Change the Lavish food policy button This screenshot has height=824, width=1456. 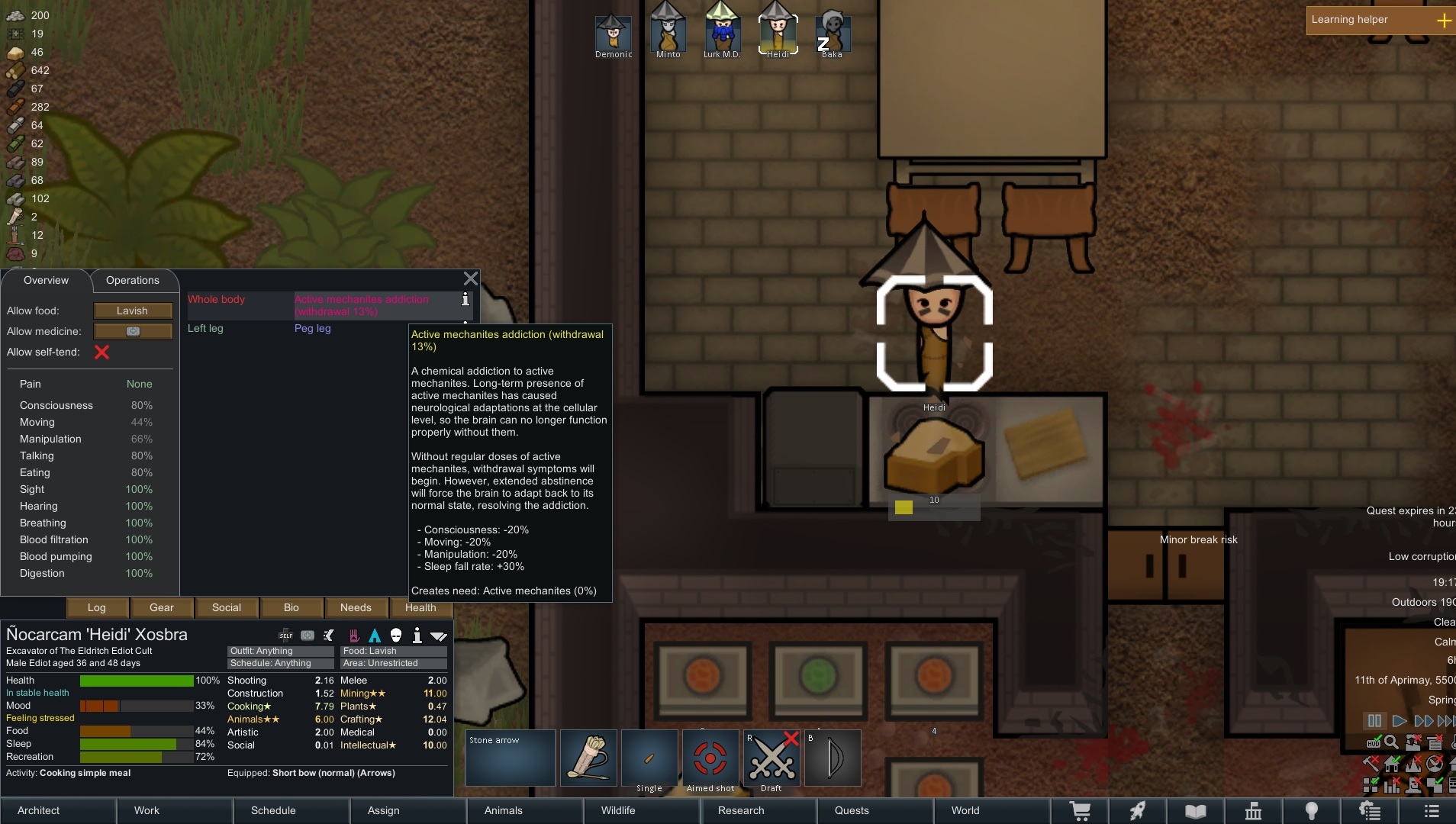(133, 311)
